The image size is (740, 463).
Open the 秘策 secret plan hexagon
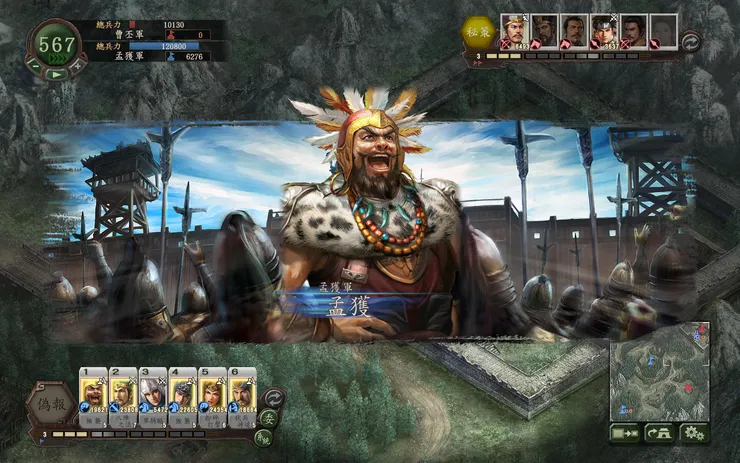pos(478,30)
